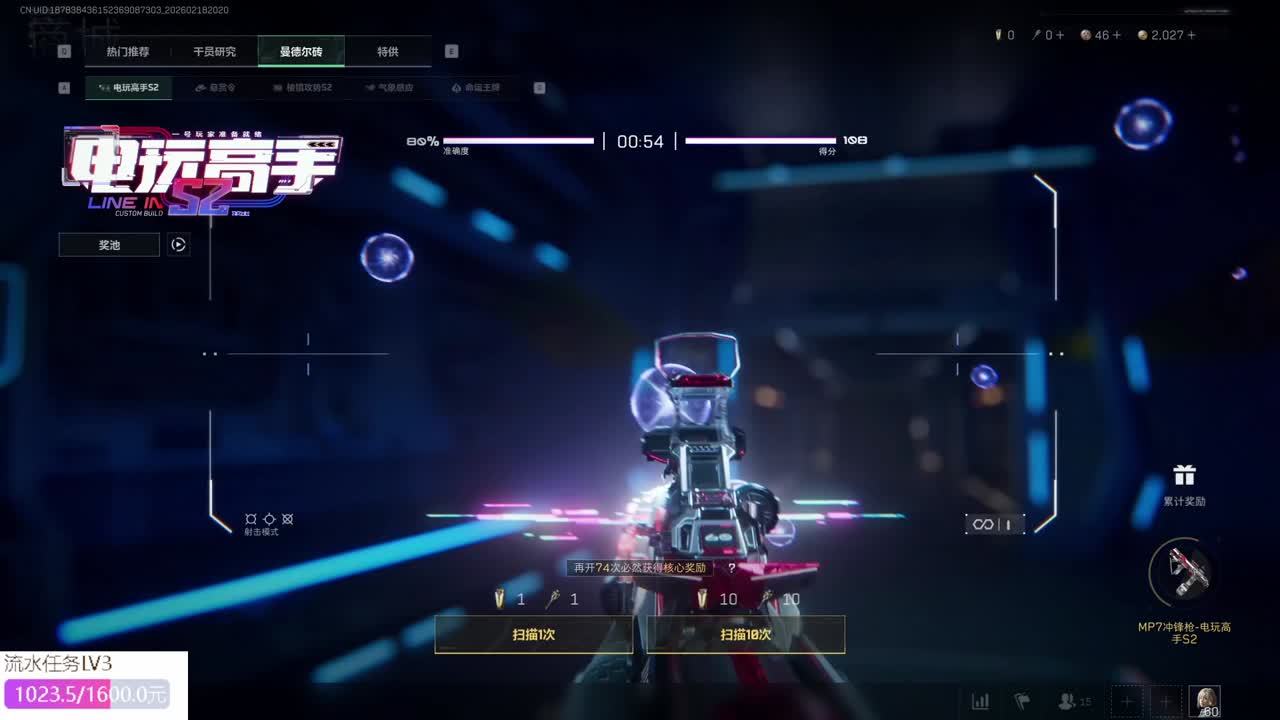Select the 电玩高手S2 sub-tab
1280x720 pixels.
(129, 88)
